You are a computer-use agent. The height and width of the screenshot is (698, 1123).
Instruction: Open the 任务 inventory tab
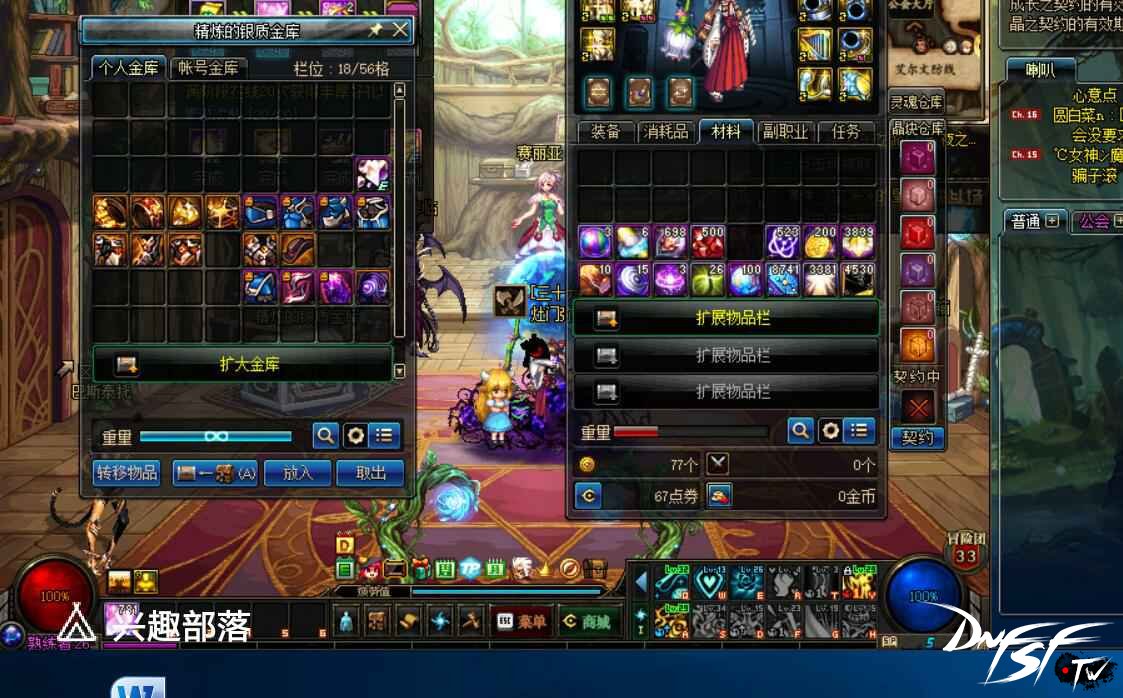[846, 132]
